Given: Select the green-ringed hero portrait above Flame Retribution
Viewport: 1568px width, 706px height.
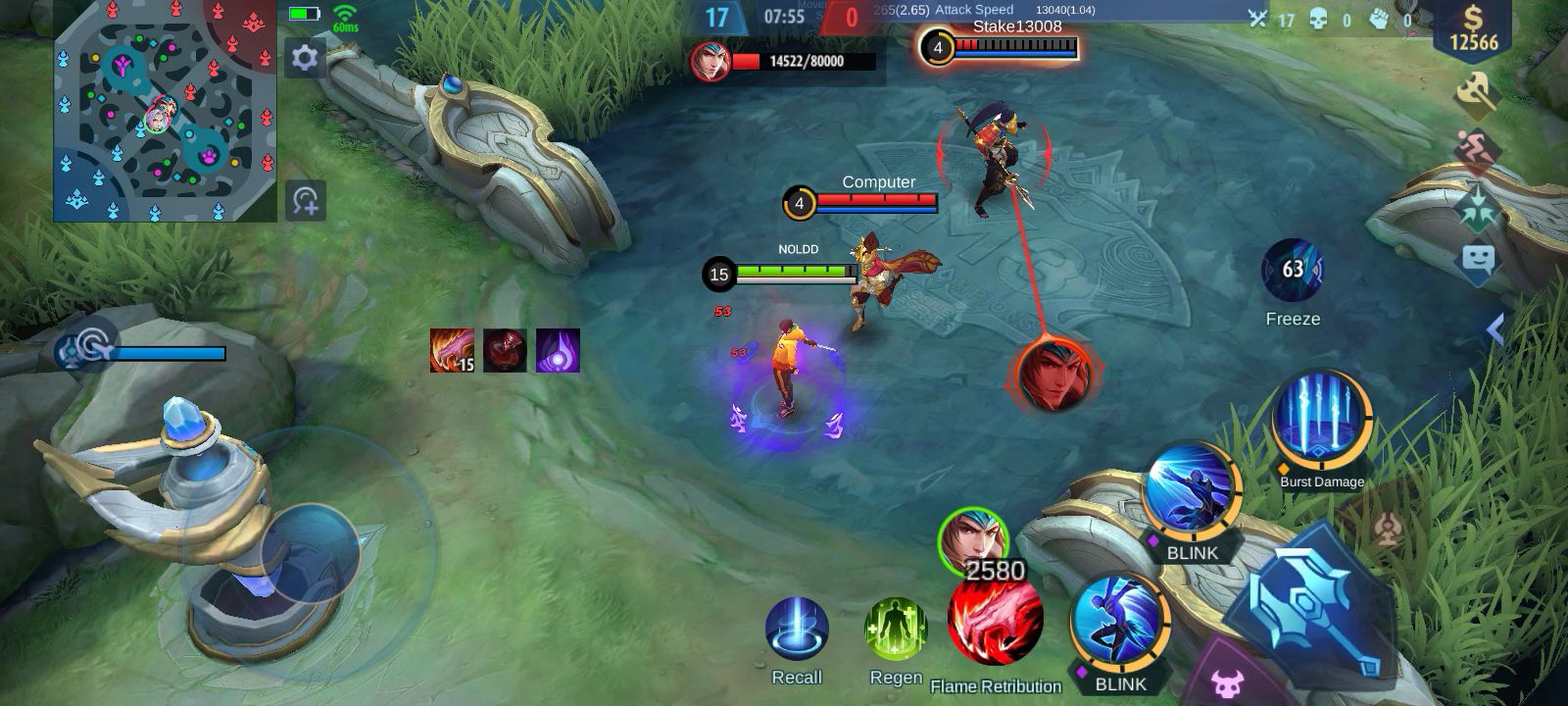Looking at the screenshot, I should click(x=972, y=538).
